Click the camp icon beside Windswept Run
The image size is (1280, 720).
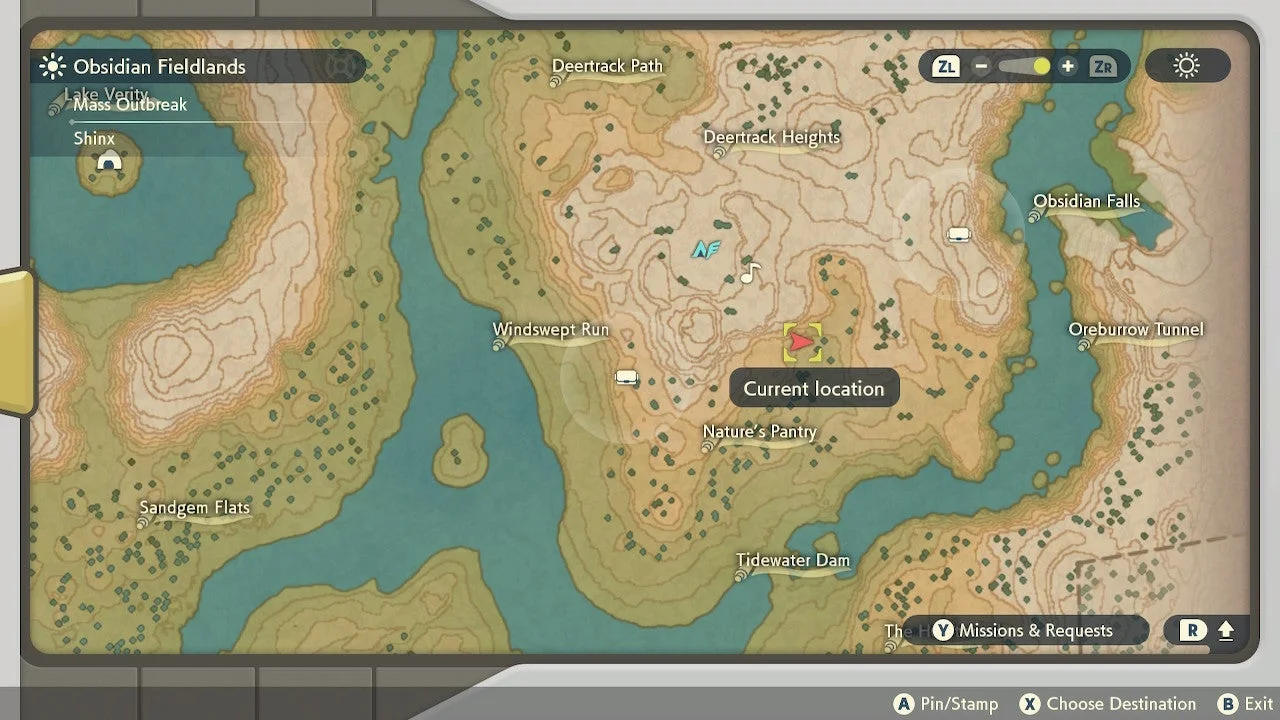click(627, 377)
